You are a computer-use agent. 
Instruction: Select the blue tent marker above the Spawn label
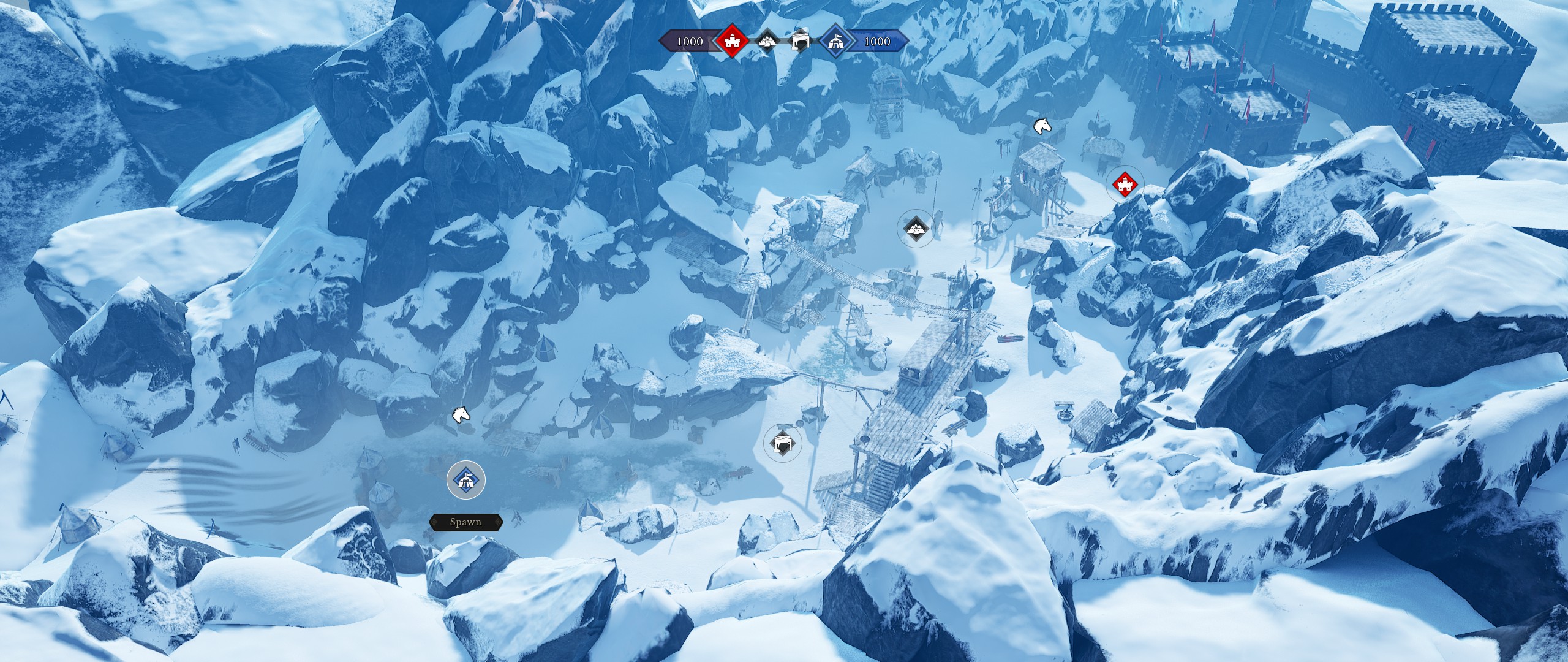(466, 480)
